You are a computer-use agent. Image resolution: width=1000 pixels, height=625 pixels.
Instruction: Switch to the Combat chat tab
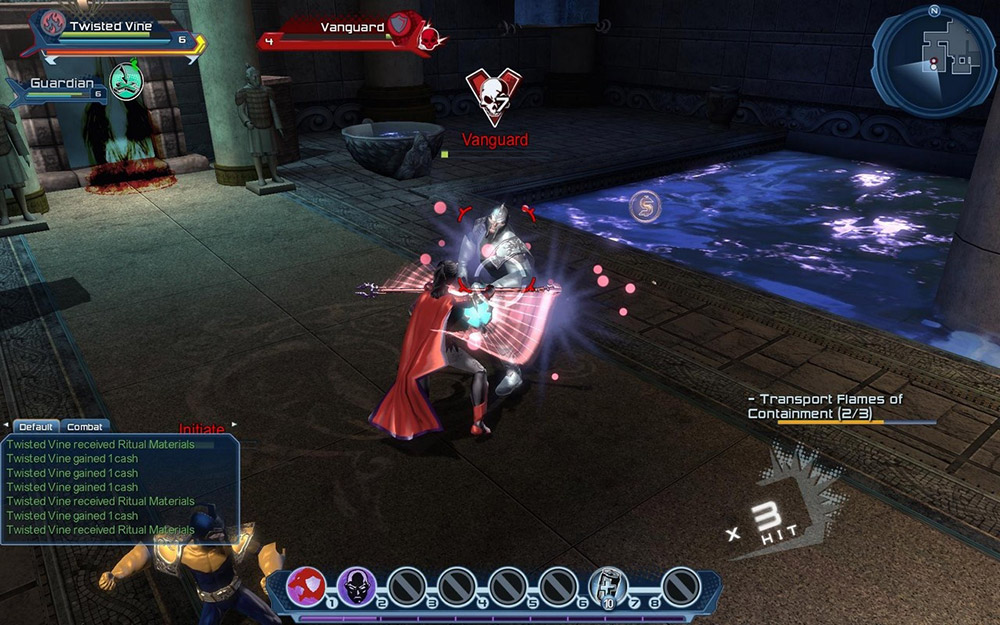(x=85, y=427)
